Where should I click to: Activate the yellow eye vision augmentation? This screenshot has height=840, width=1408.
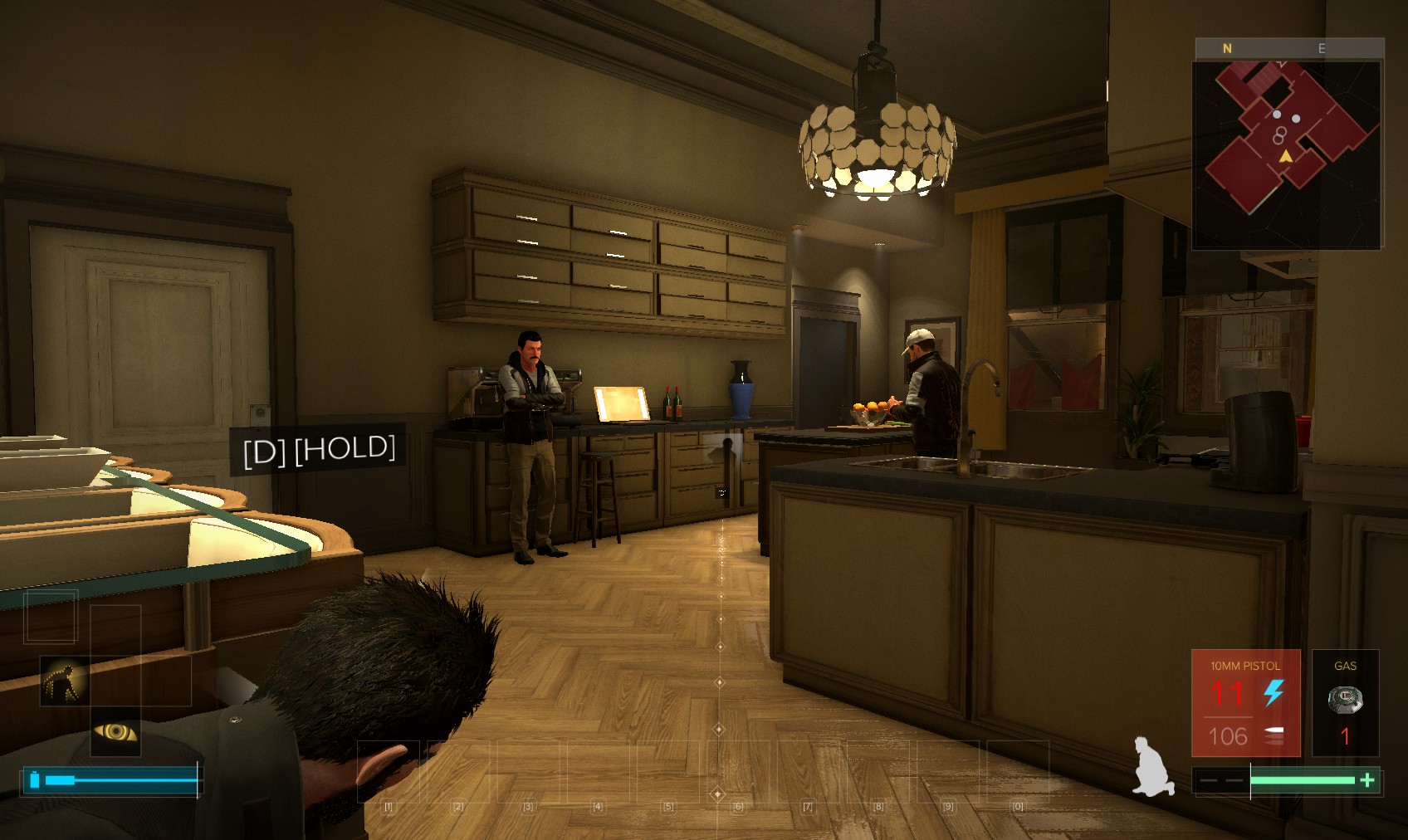pyautogui.click(x=115, y=732)
